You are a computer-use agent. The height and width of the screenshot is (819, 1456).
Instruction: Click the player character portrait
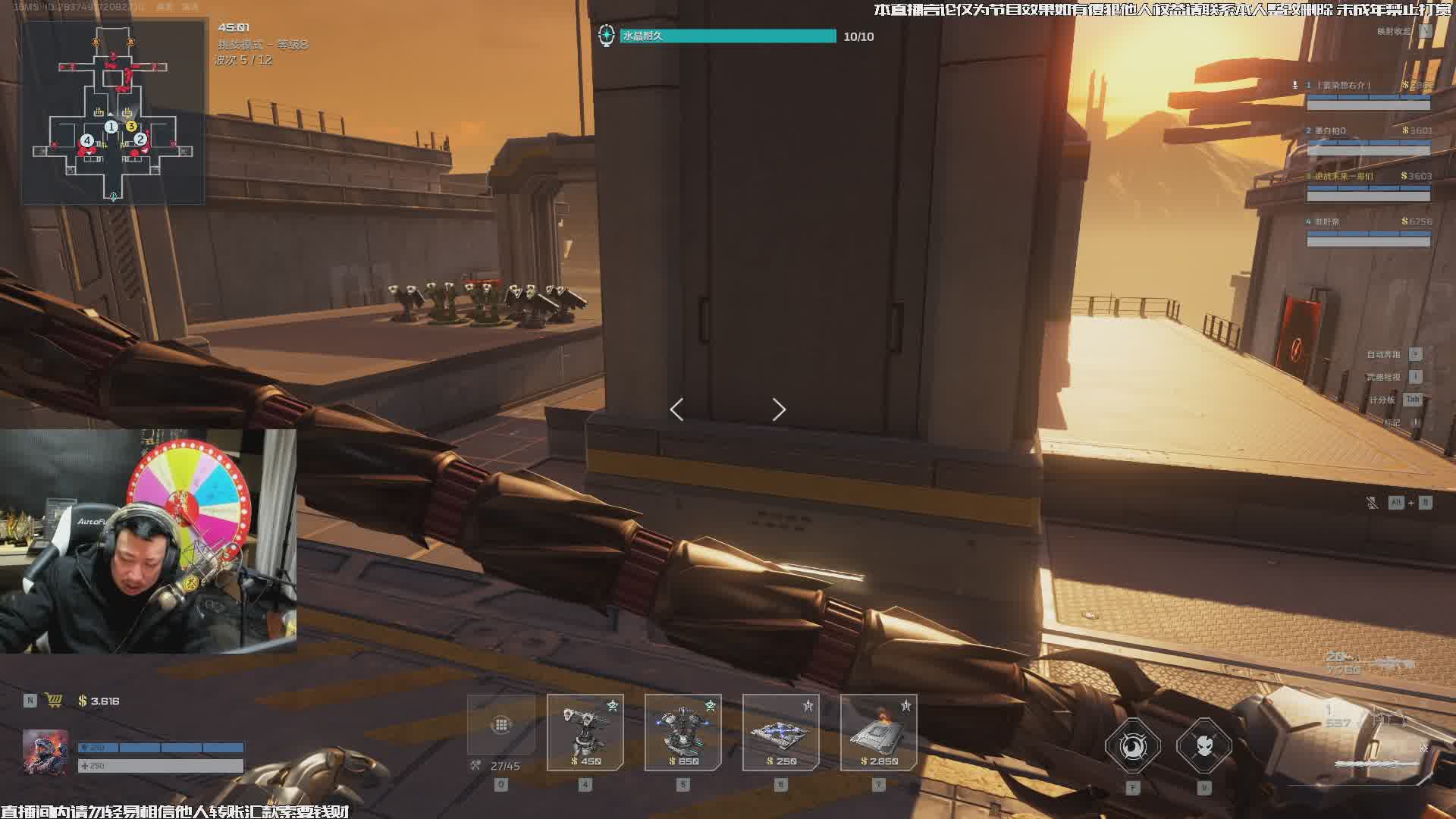tap(45, 752)
